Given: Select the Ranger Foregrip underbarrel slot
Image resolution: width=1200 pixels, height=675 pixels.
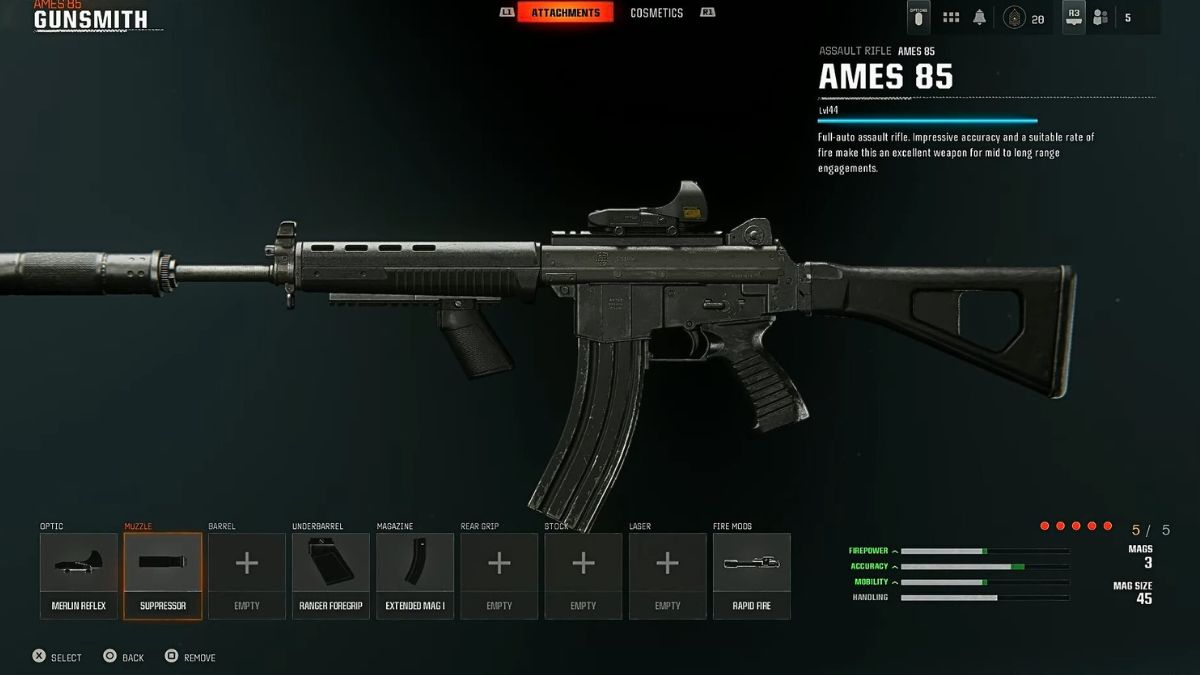Looking at the screenshot, I should click(331, 575).
